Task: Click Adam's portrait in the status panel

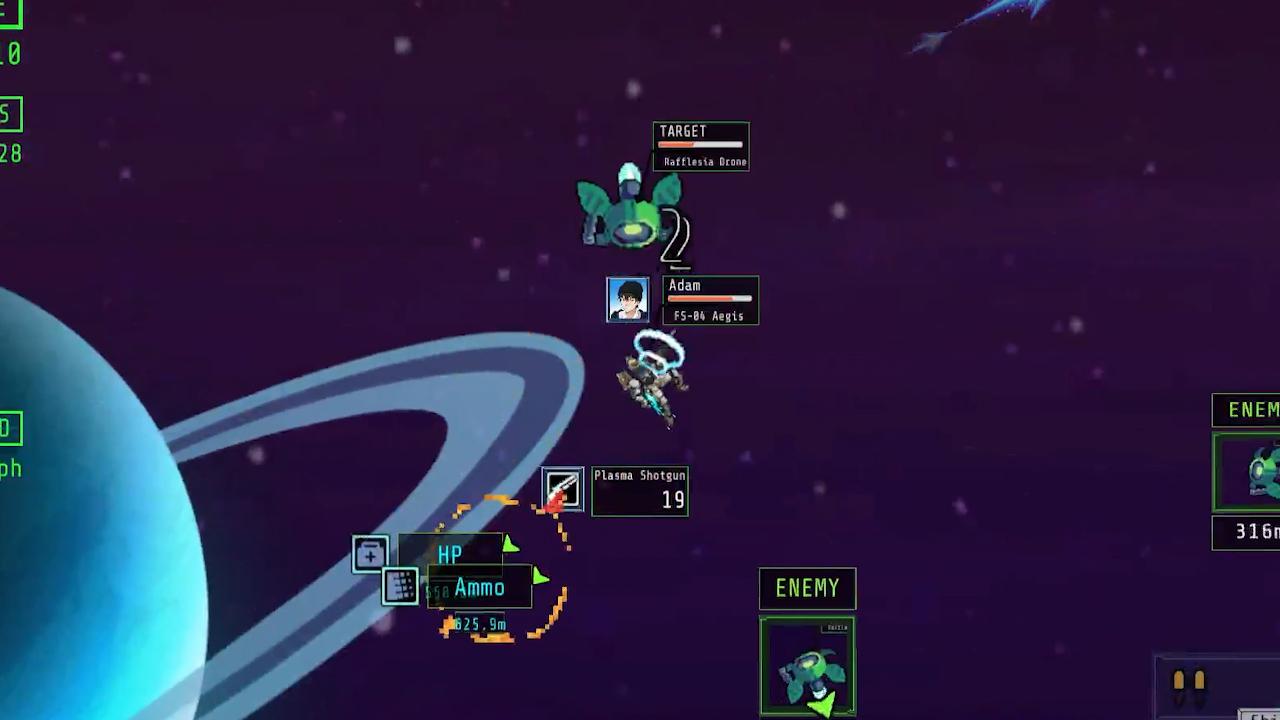Action: [627, 300]
